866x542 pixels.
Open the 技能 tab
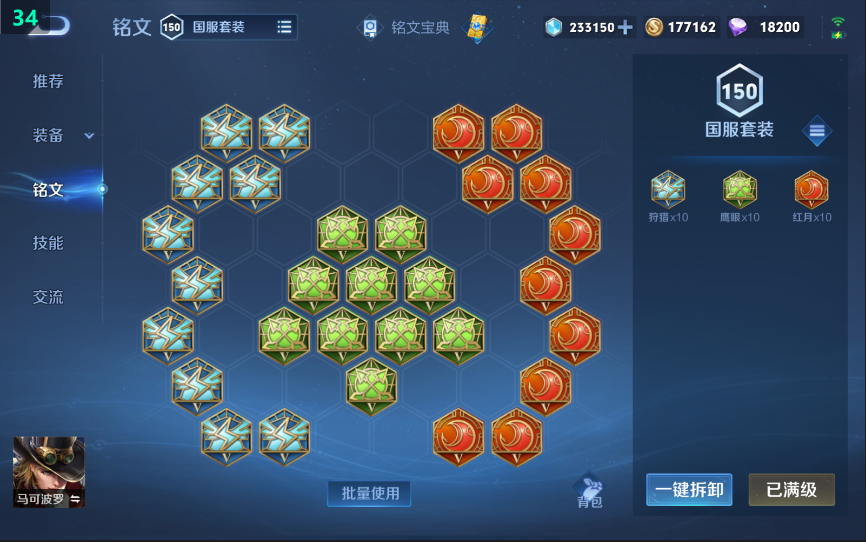(x=48, y=243)
